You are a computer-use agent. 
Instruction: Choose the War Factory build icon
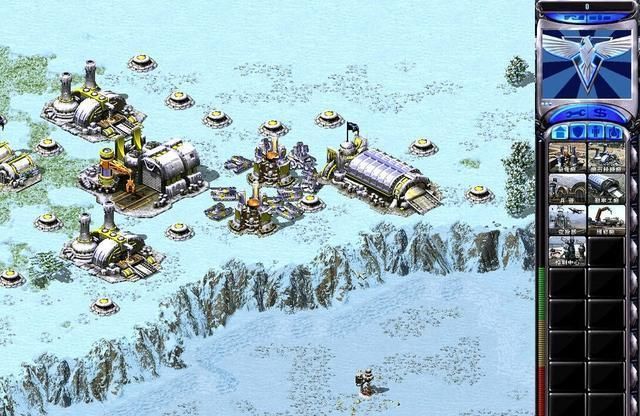(x=606, y=188)
